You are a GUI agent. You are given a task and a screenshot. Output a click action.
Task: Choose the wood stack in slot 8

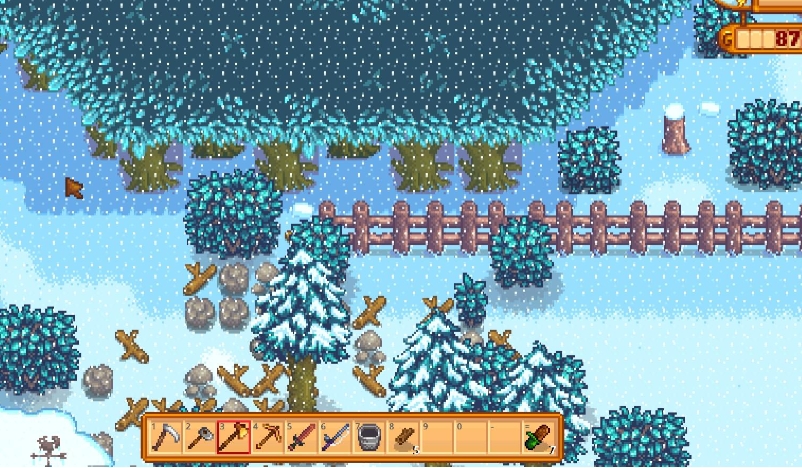tap(403, 437)
